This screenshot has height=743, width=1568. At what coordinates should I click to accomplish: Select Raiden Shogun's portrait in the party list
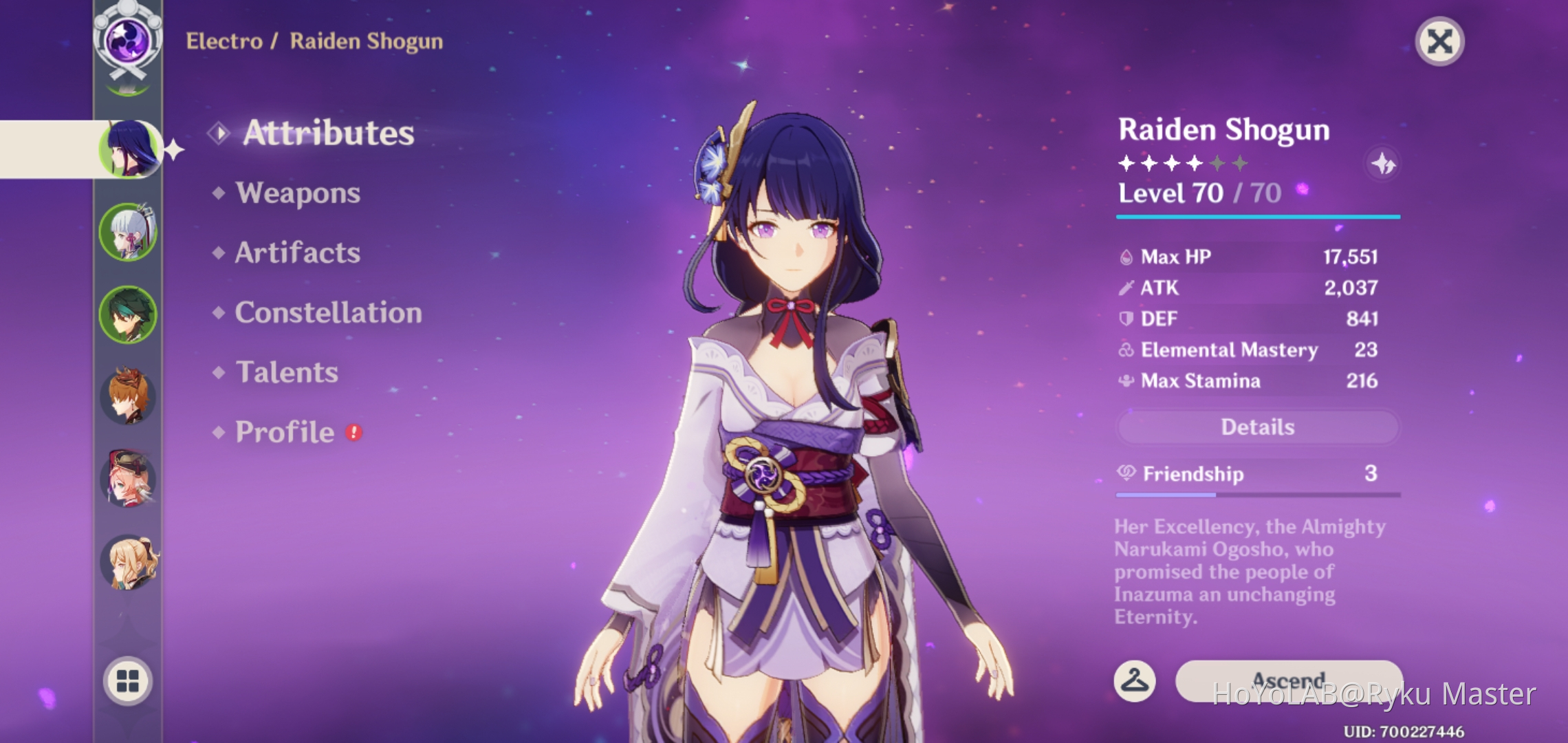point(129,149)
